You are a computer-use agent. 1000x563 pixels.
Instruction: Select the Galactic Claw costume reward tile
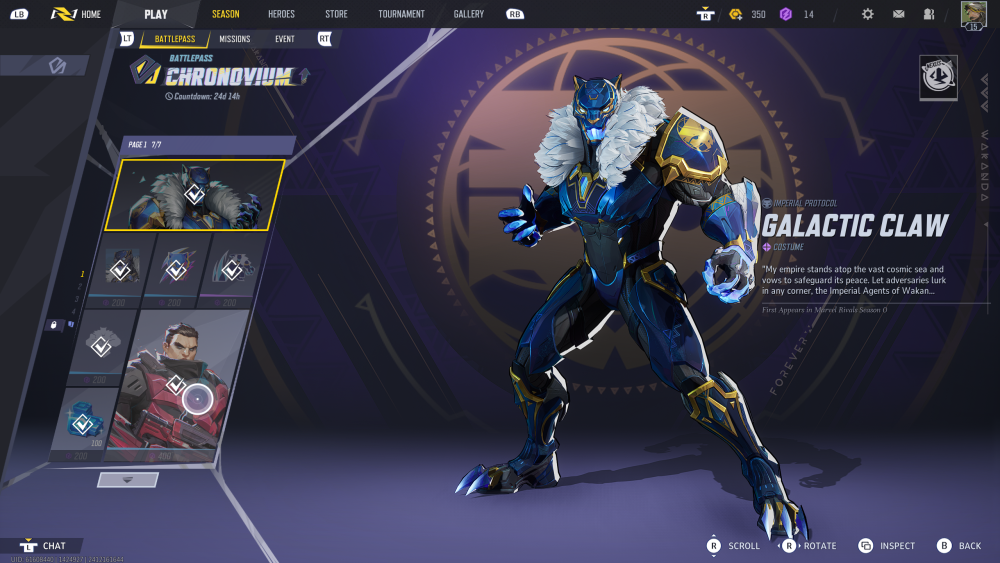[196, 194]
